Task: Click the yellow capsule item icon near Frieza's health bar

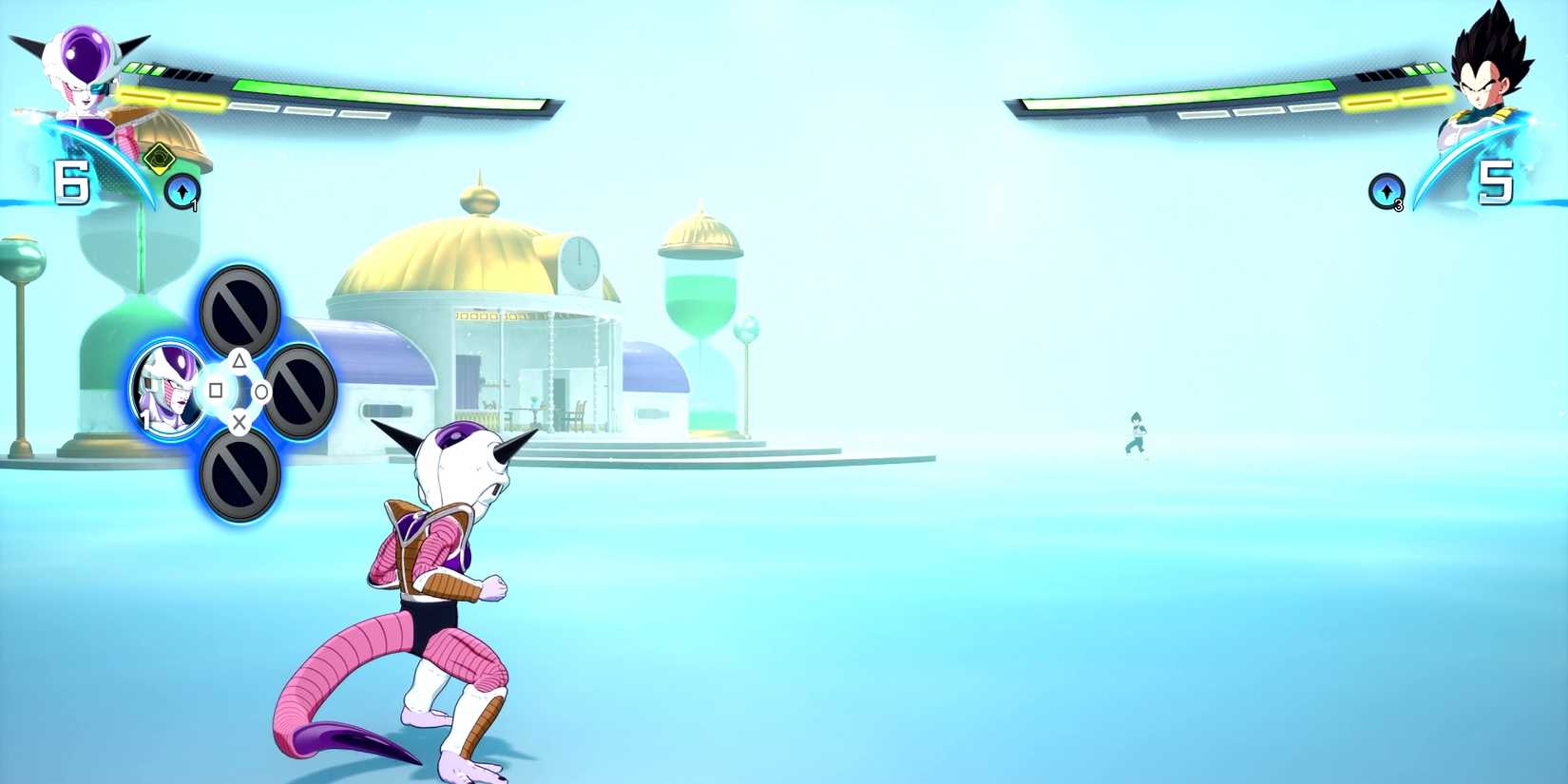Action: coord(158,160)
